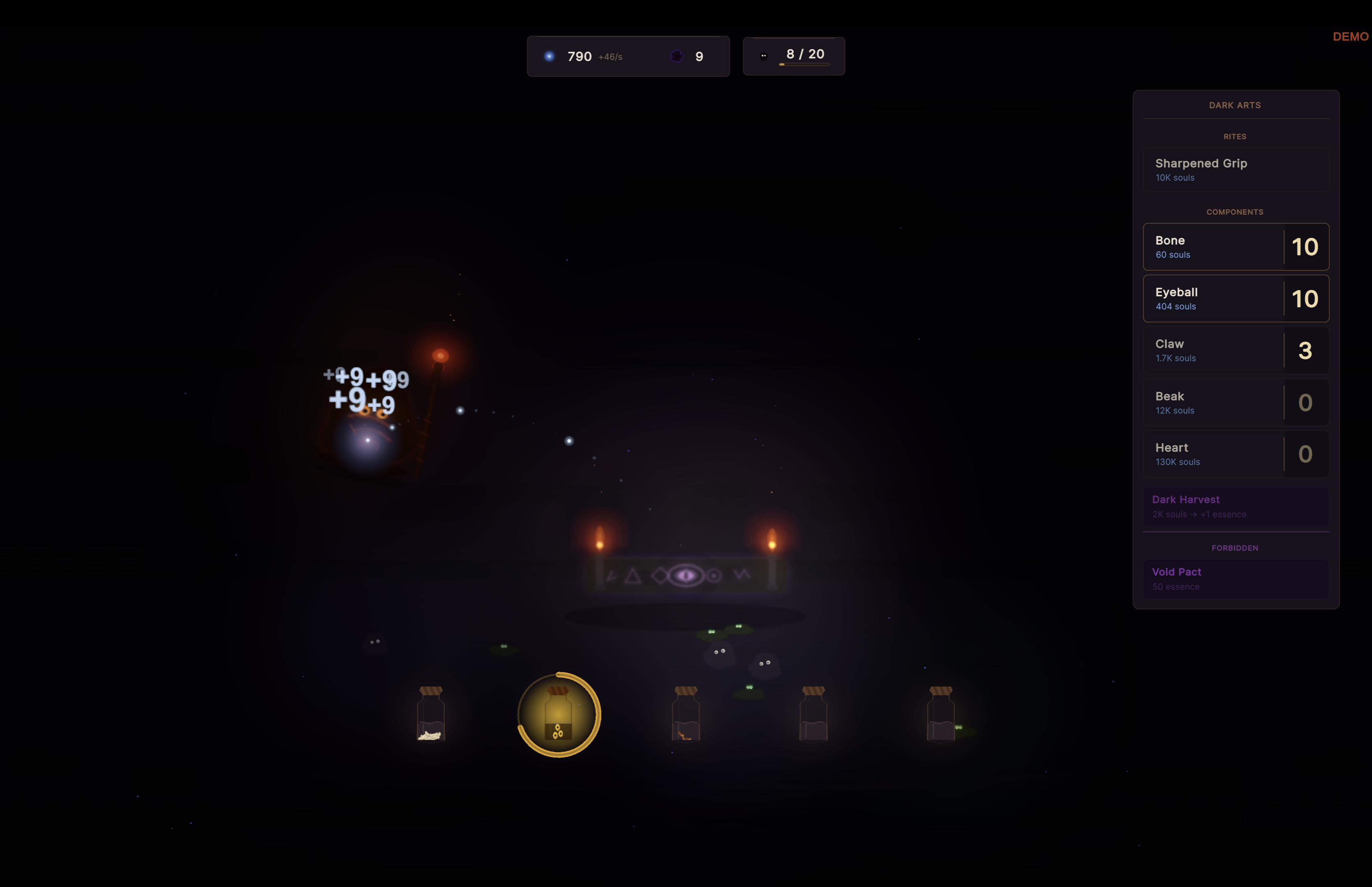
Task: Select the empty beak jar
Action: click(x=814, y=716)
